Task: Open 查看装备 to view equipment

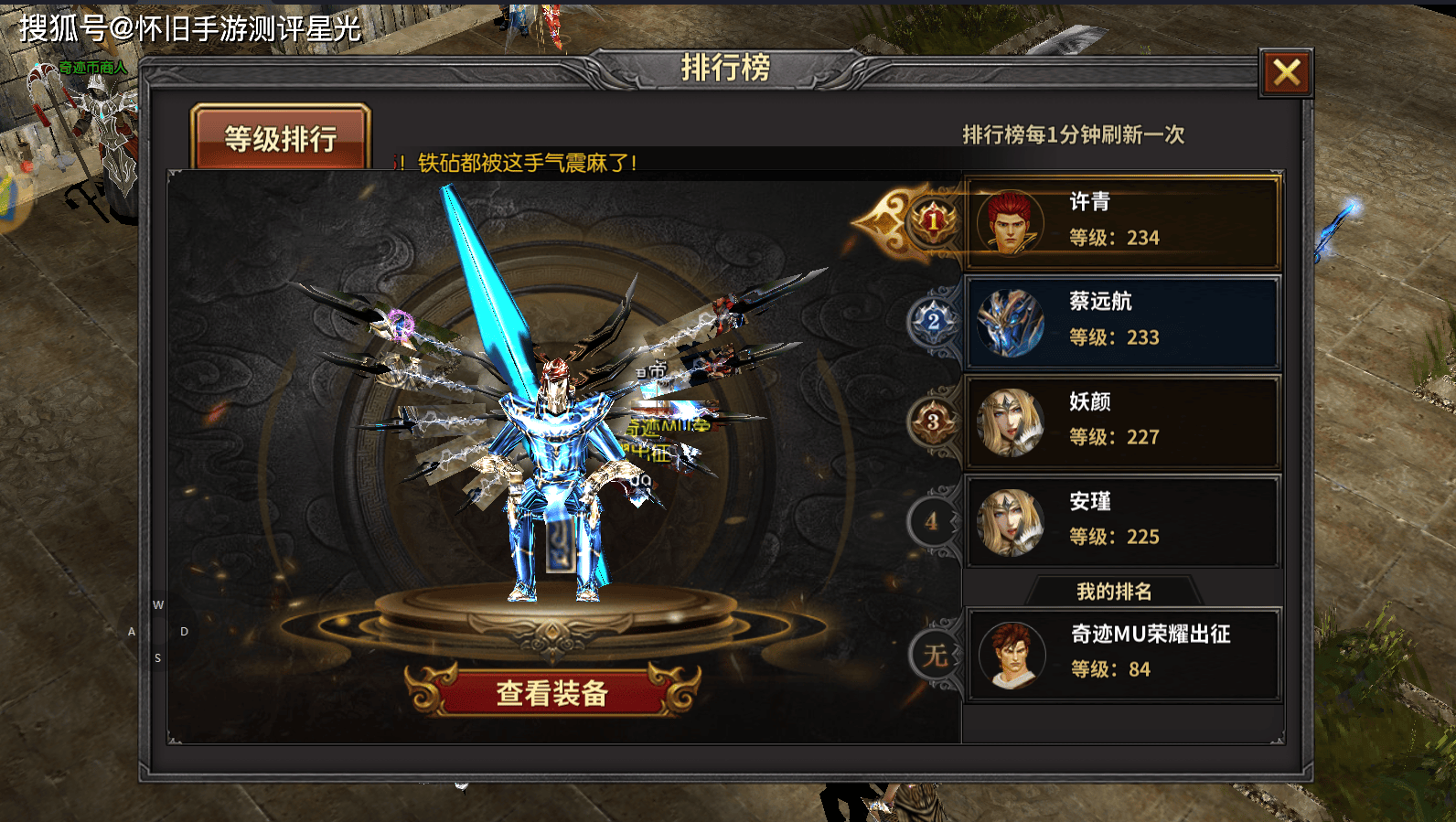Action: [552, 692]
